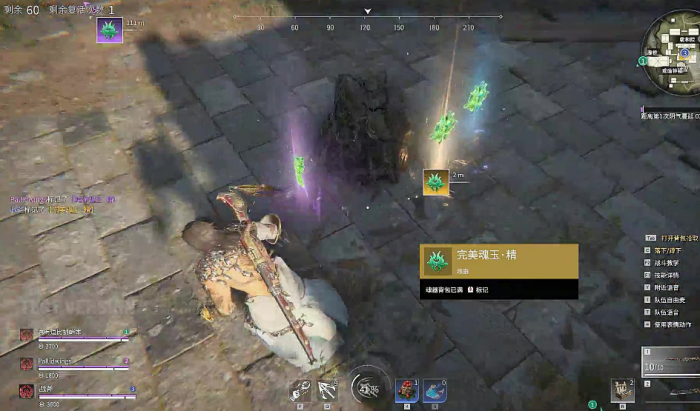Use the blue armor powder item slot
The width and height of the screenshot is (700, 411).
pos(435,390)
